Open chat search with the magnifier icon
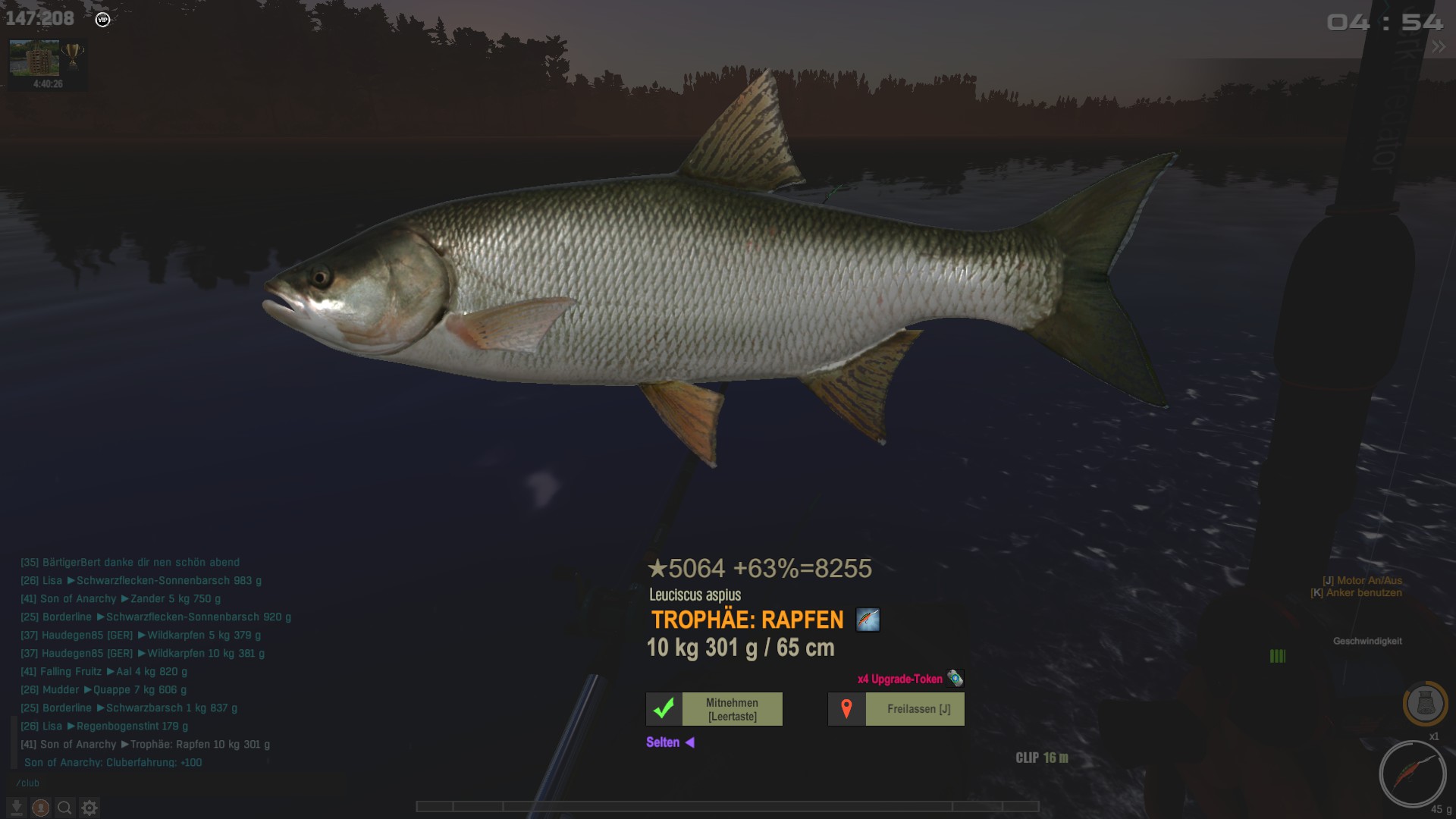1456x819 pixels. [65, 808]
